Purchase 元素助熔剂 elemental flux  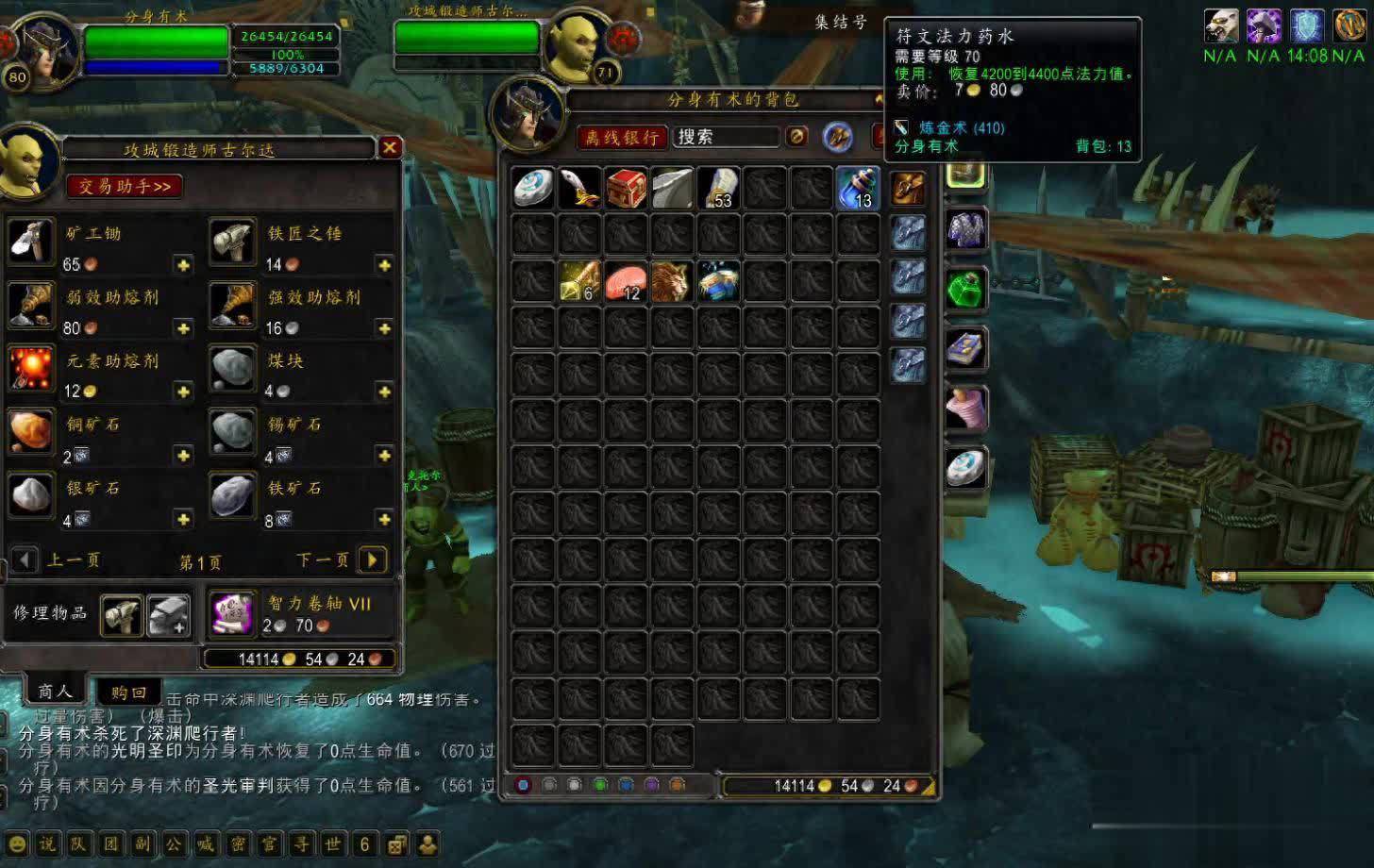[x=31, y=369]
